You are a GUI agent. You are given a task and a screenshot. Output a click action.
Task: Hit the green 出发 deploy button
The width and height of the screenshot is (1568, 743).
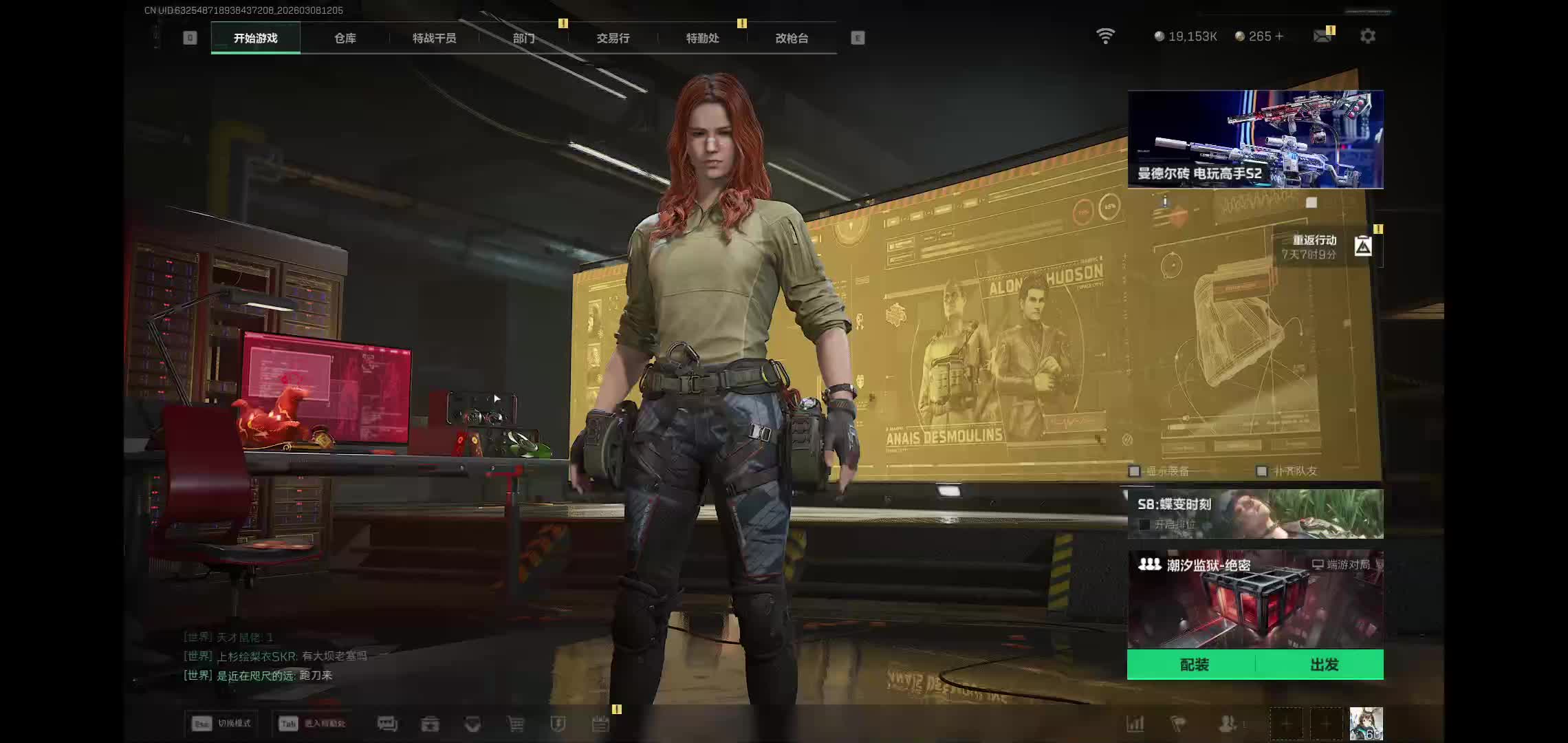click(1323, 665)
